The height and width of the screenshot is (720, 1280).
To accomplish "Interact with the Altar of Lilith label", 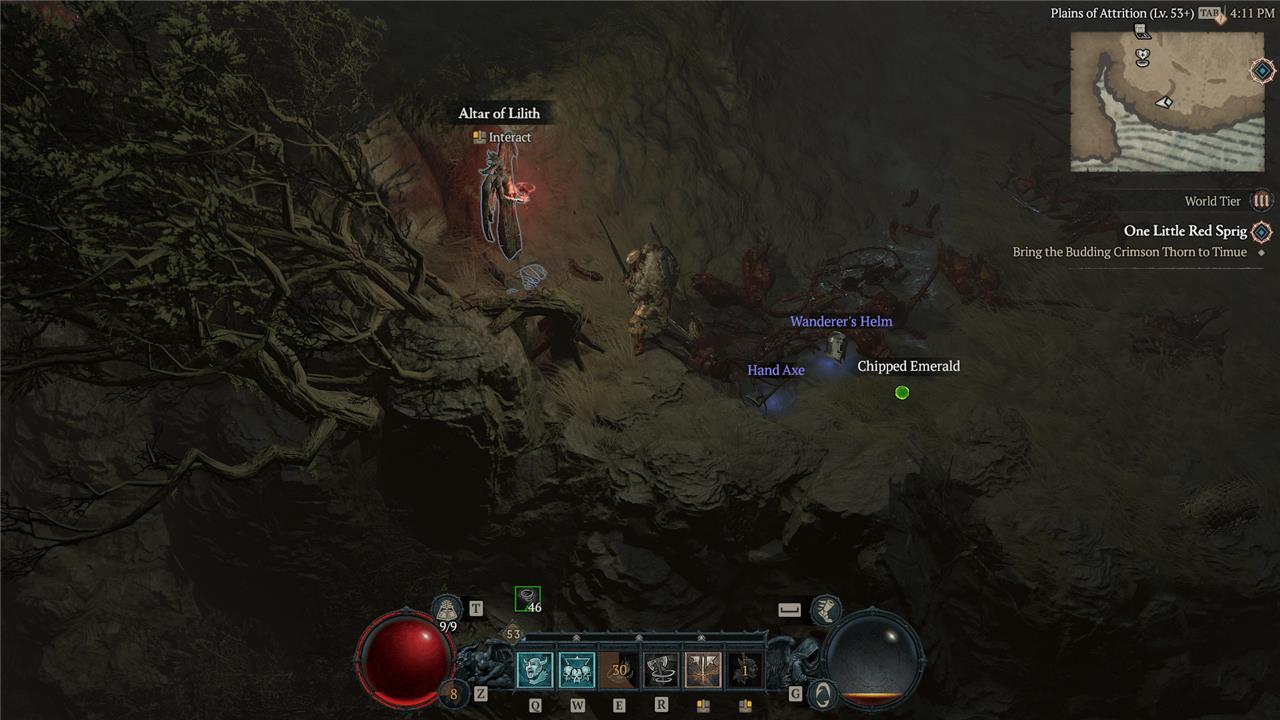I will click(499, 113).
